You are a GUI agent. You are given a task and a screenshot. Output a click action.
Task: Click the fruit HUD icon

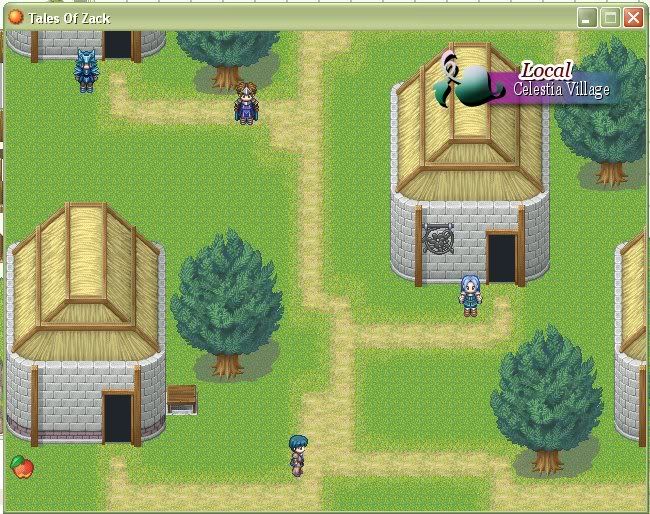pyautogui.click(x=21, y=466)
